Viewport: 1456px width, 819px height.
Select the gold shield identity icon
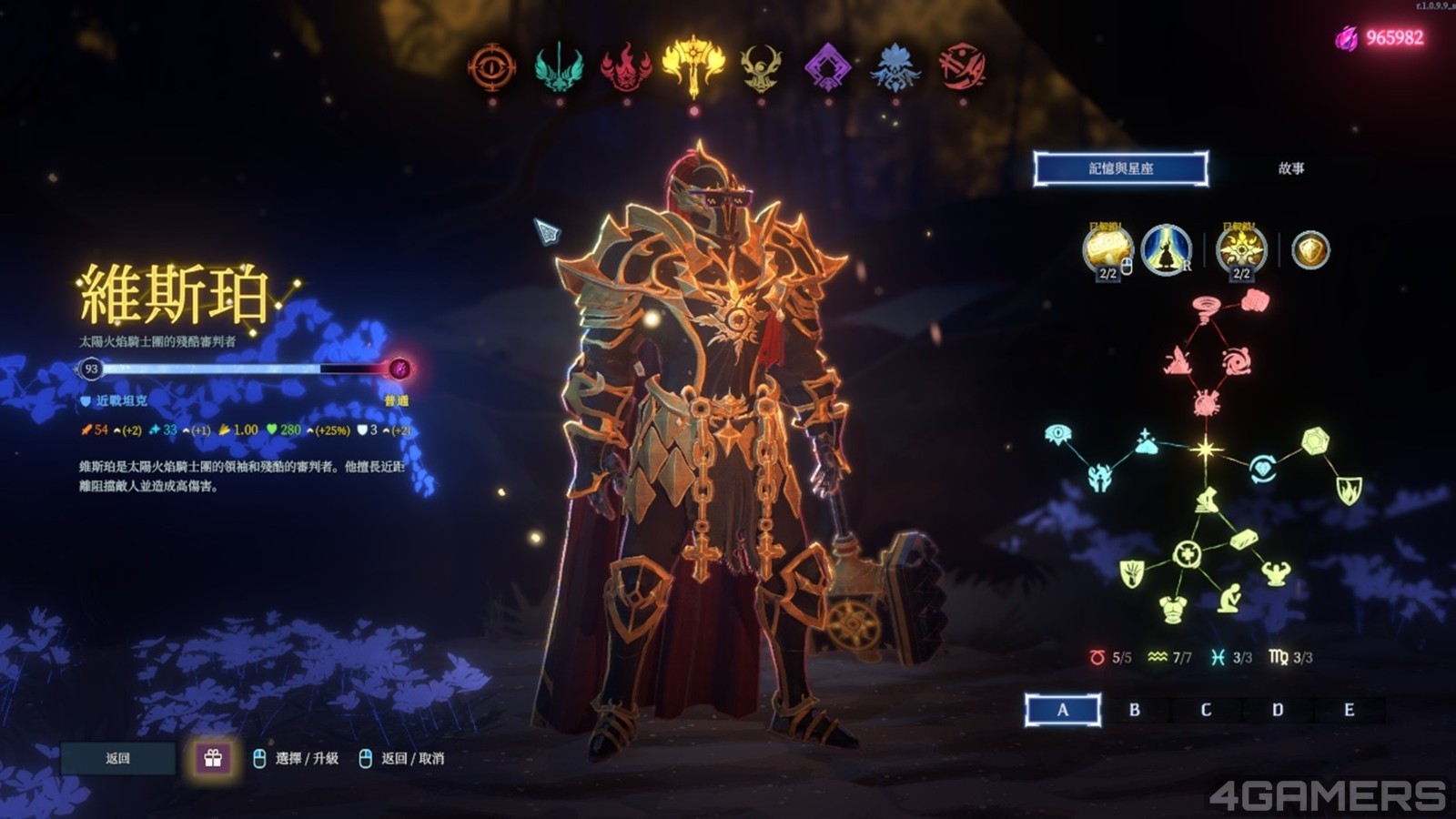pyautogui.click(x=1310, y=250)
